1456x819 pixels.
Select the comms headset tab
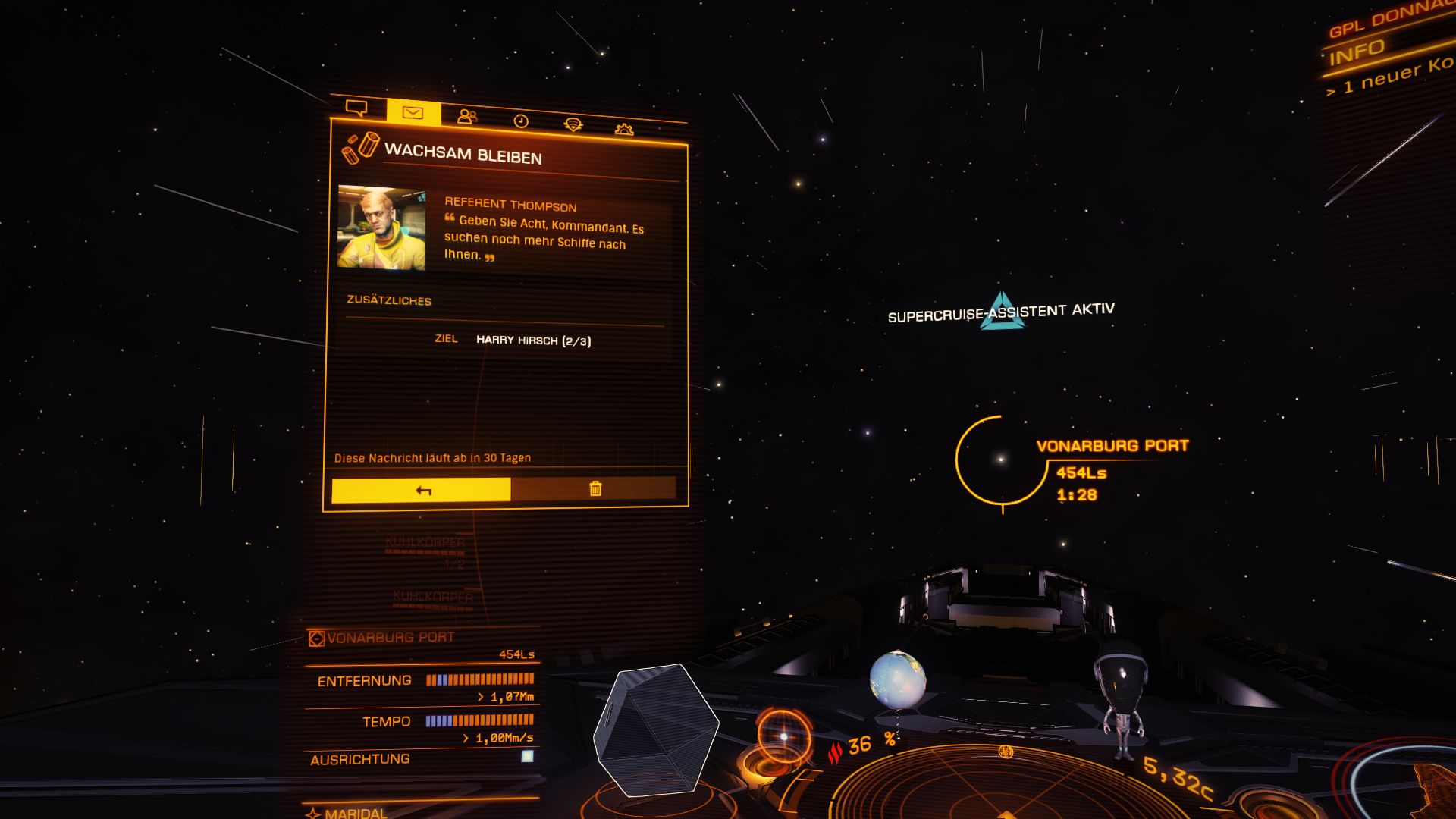[x=573, y=125]
